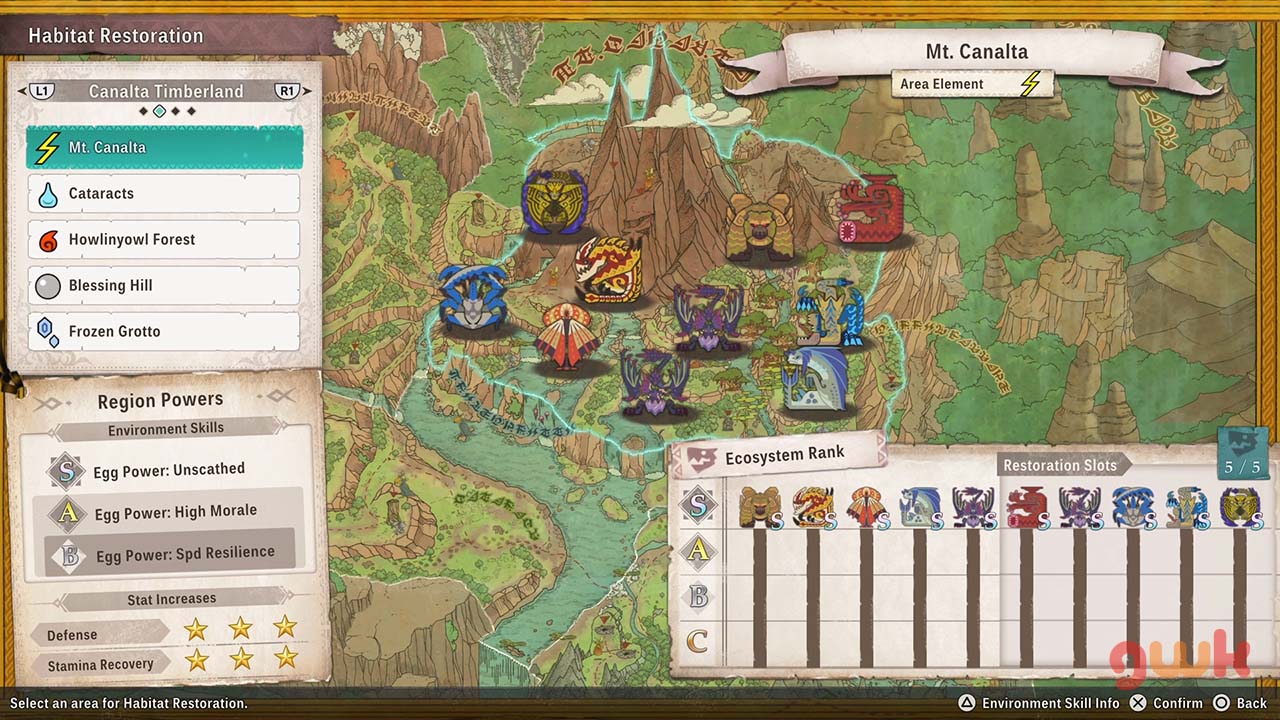
Task: Select Egg Power: High Morale skill
Action: coord(170,512)
